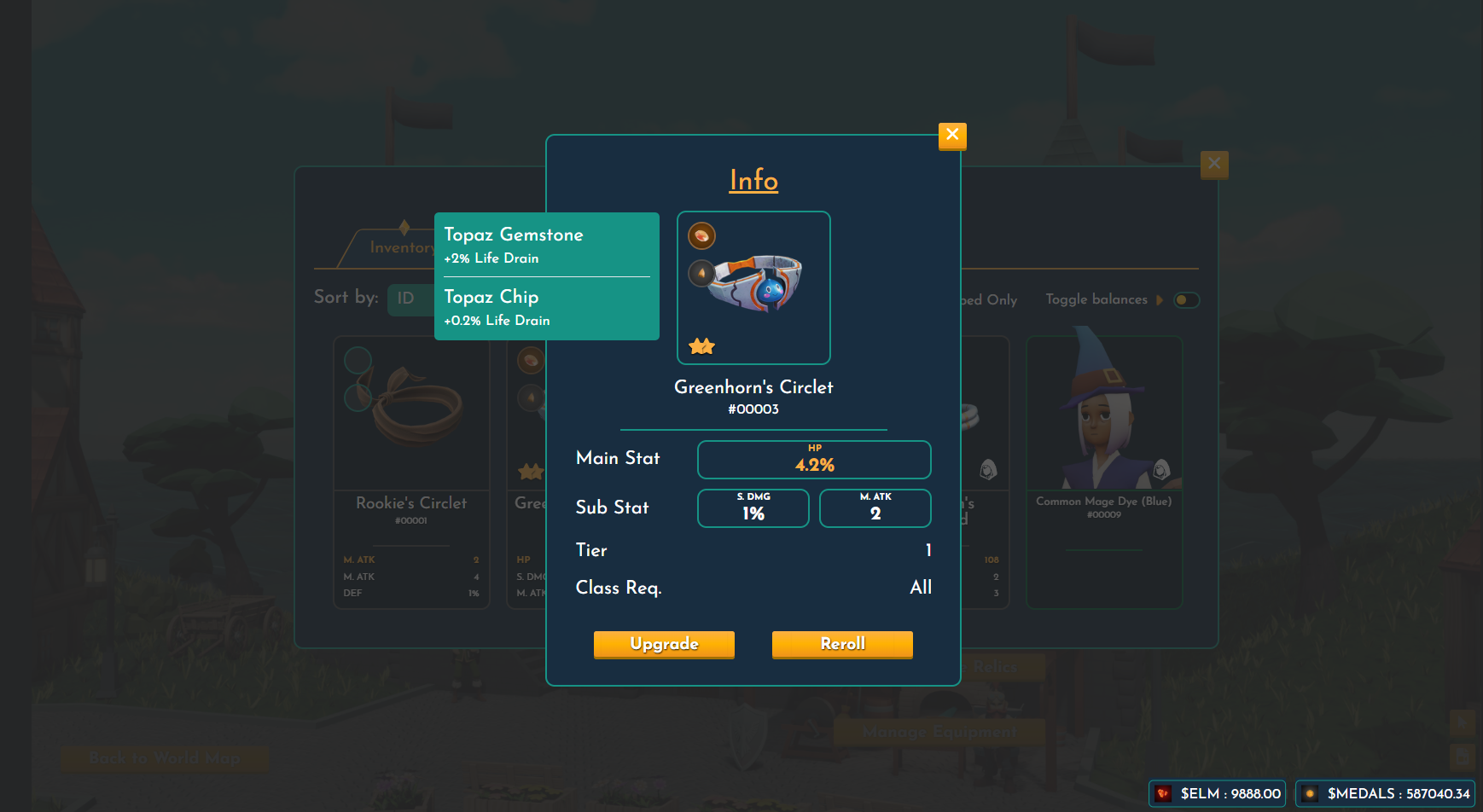Screen dimensions: 1483x812
Task: Select the Rookie's Circlet item card
Action: (x=411, y=472)
